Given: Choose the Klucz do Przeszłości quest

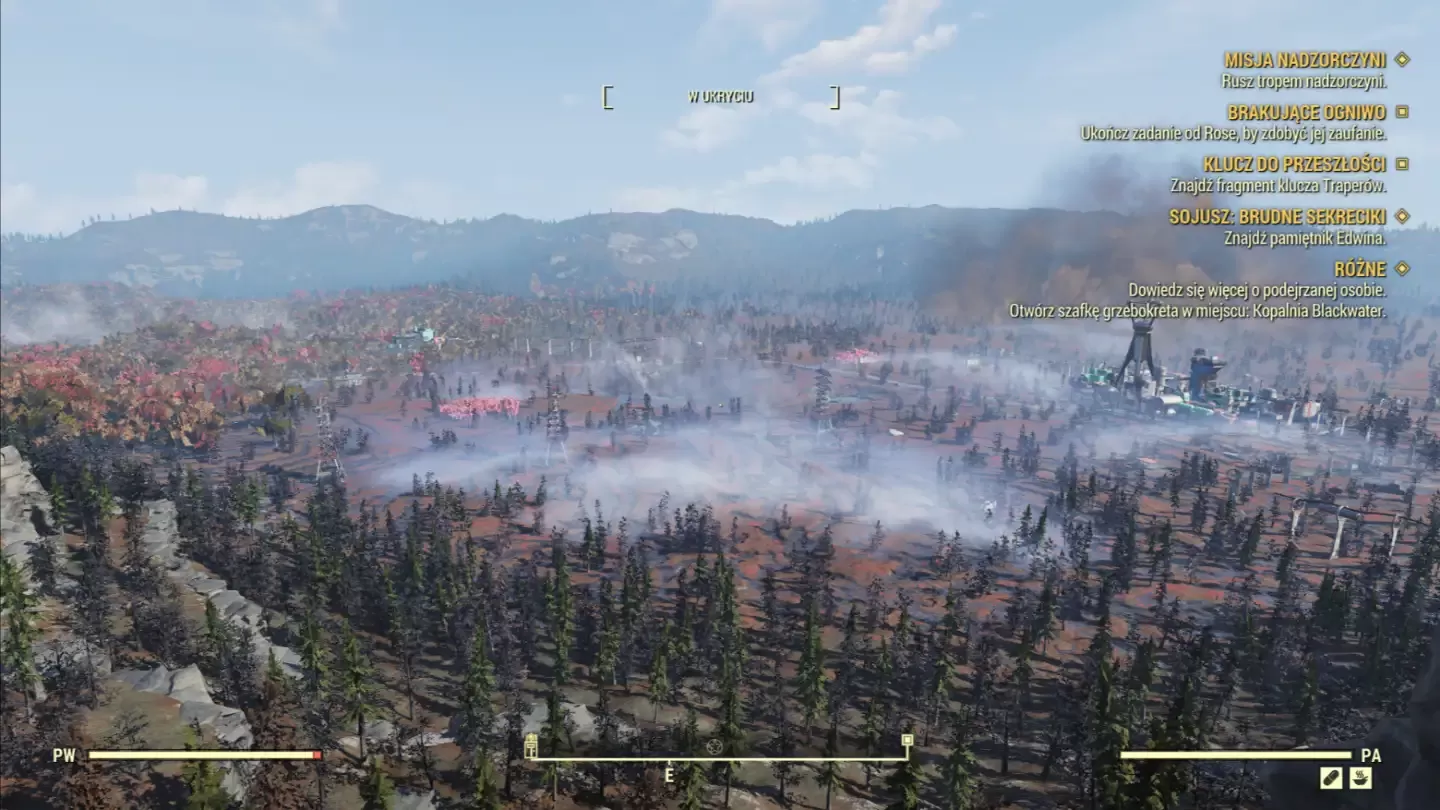Looking at the screenshot, I should pyautogui.click(x=1294, y=164).
